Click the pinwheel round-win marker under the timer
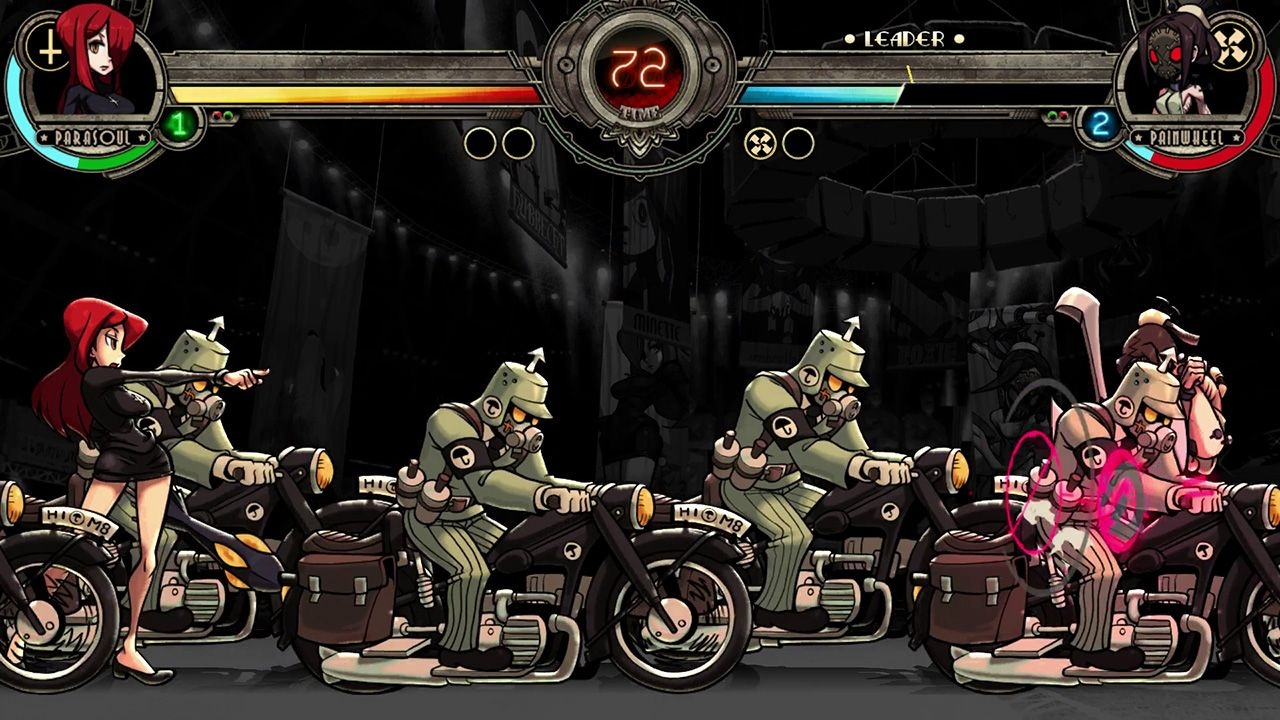 (760, 144)
